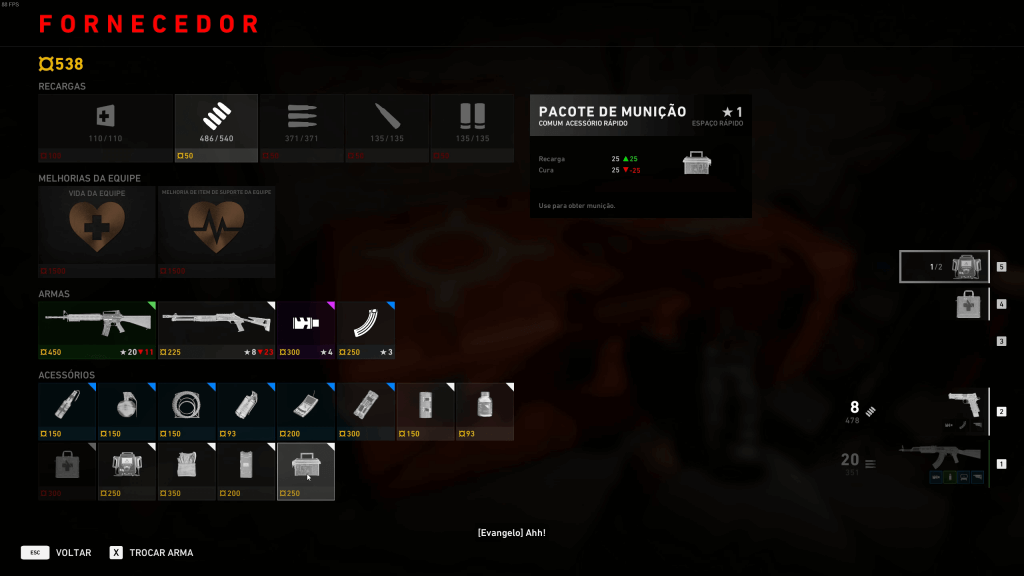This screenshot has height=576, width=1024.
Task: Select the greyed-out first aid kit for 300
Action: [x=67, y=470]
